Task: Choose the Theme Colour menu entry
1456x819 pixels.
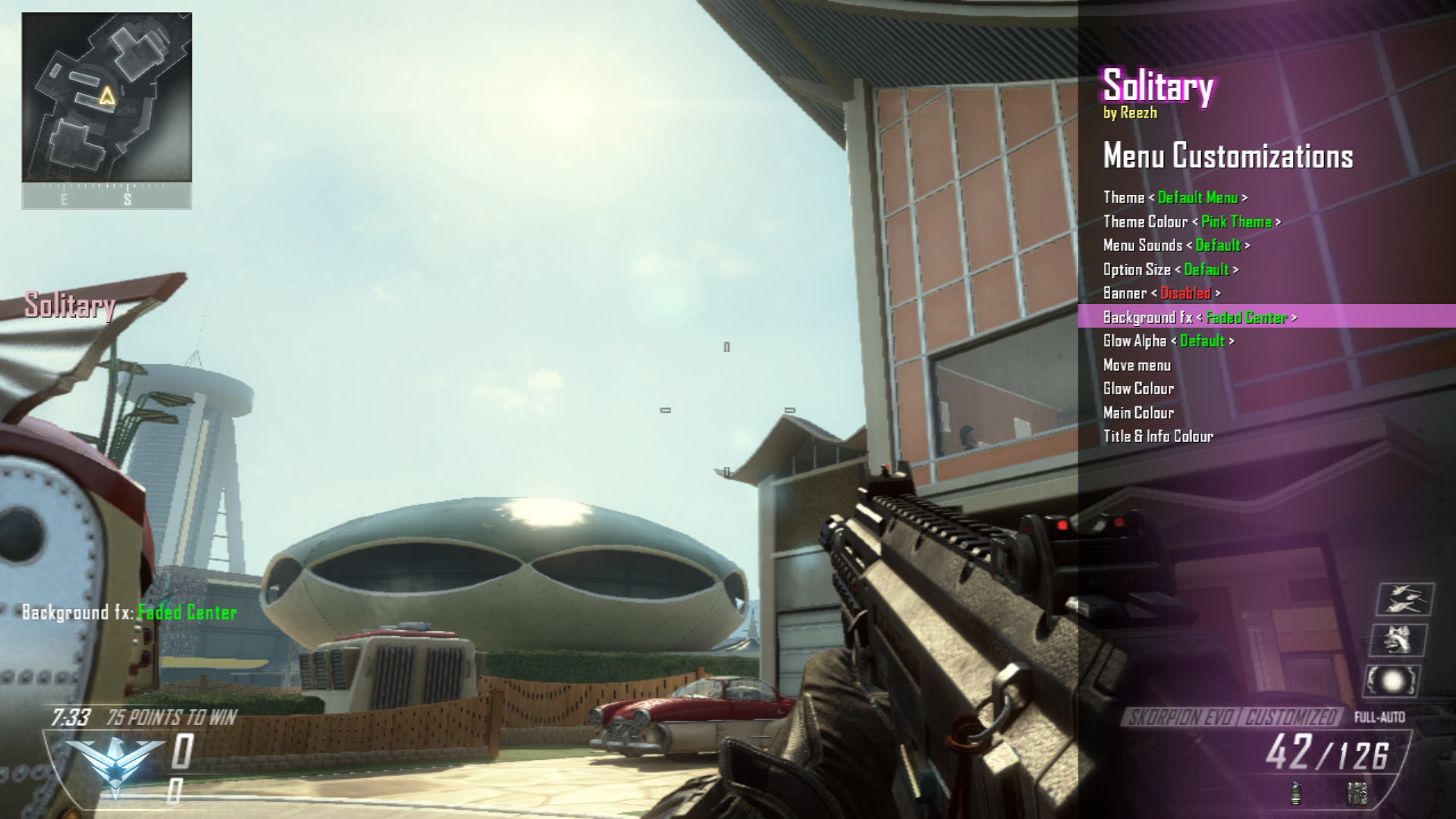Action: coord(1191,222)
